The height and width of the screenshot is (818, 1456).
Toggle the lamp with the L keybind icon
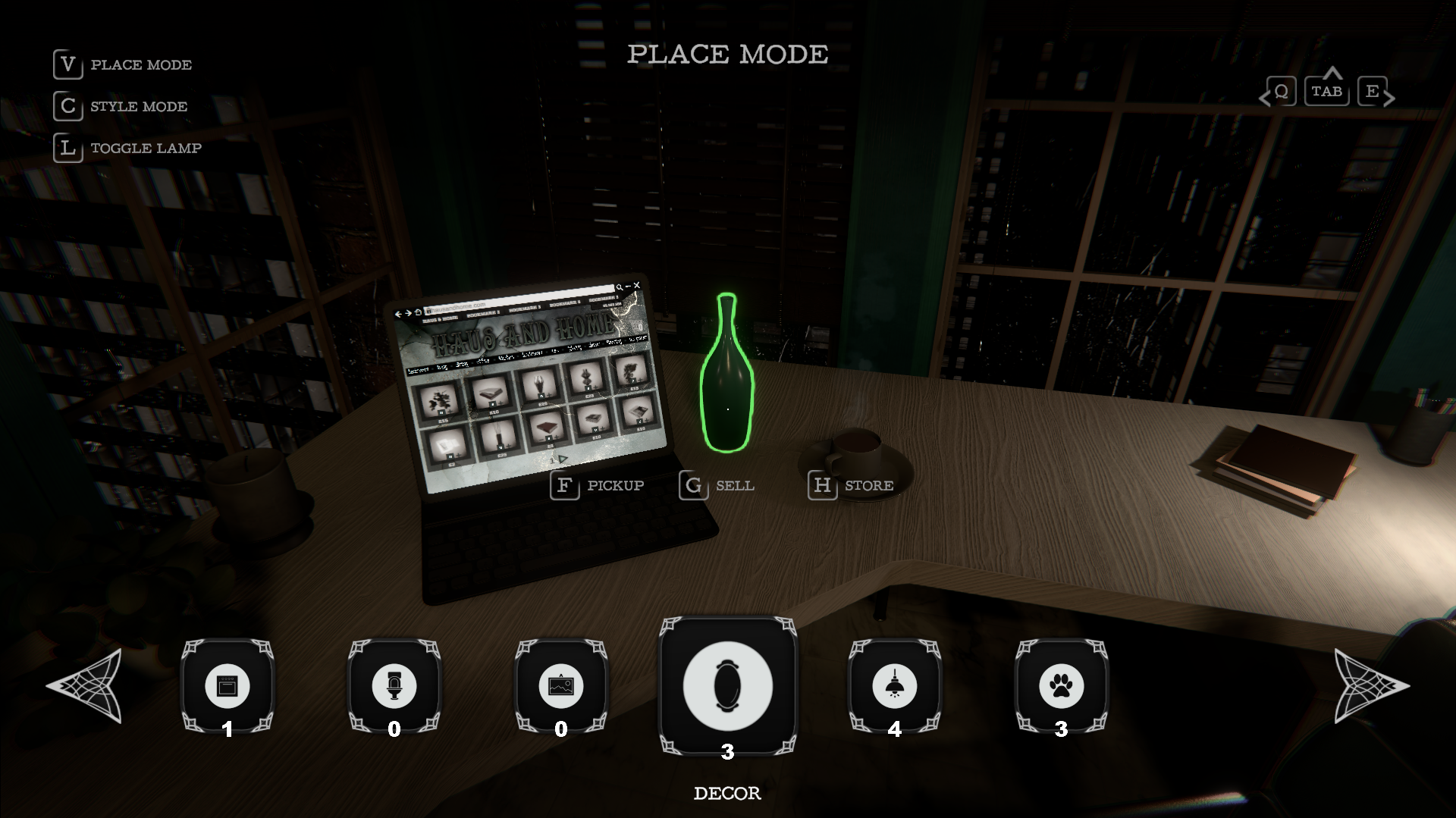tap(67, 149)
